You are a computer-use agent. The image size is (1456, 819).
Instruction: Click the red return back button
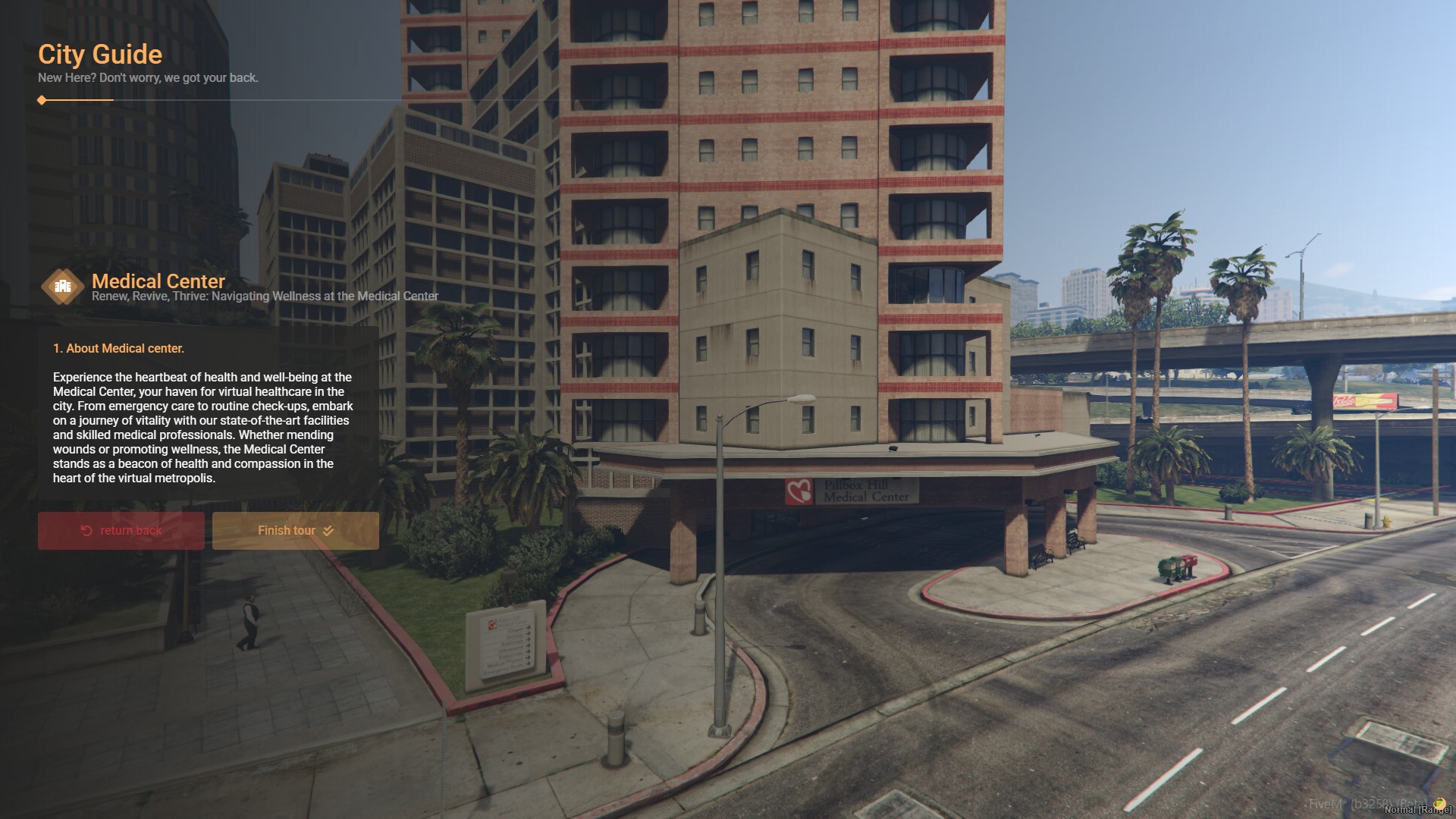(121, 531)
